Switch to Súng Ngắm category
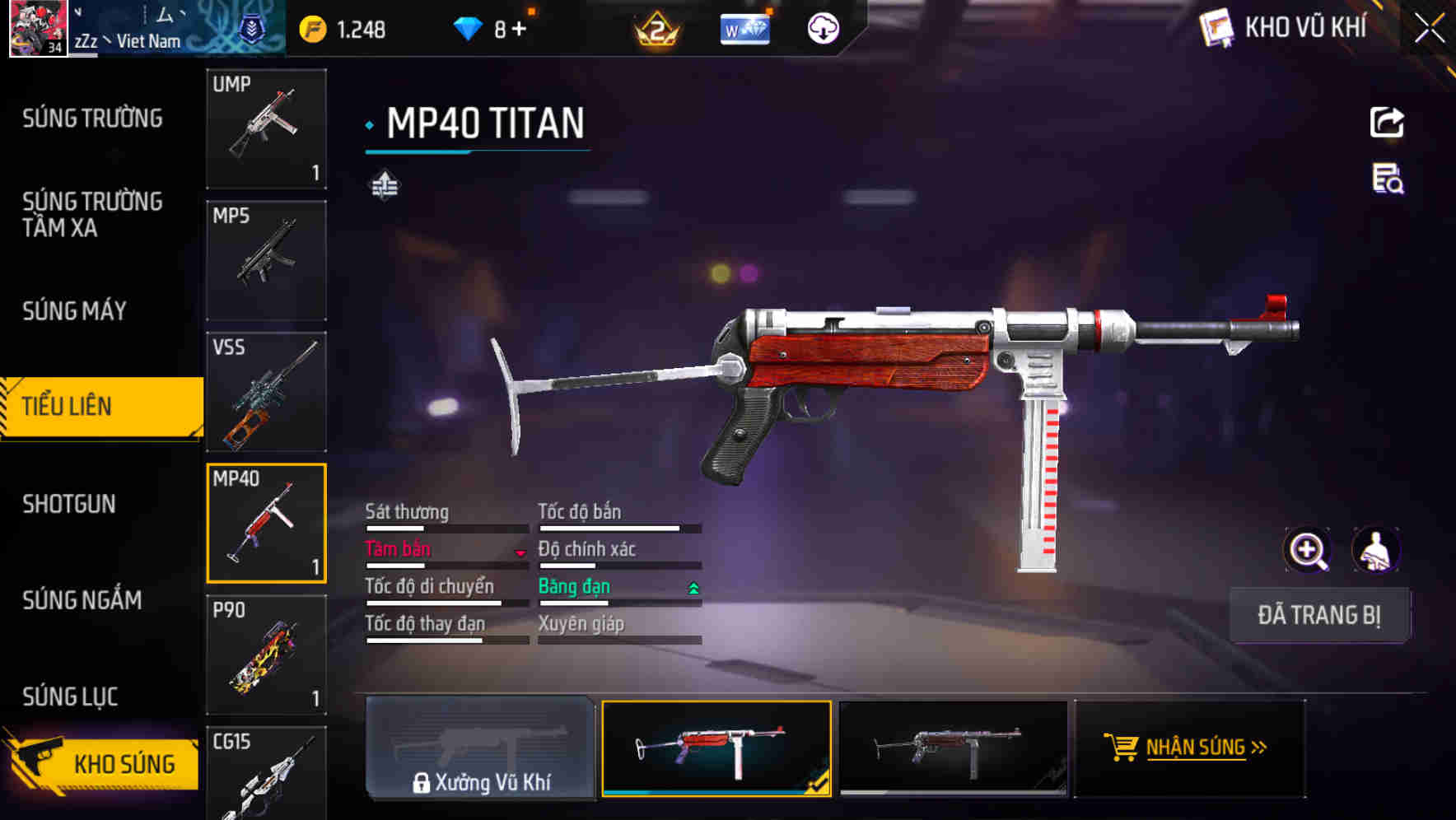Image resolution: width=1456 pixels, height=820 pixels. pyautogui.click(x=82, y=600)
